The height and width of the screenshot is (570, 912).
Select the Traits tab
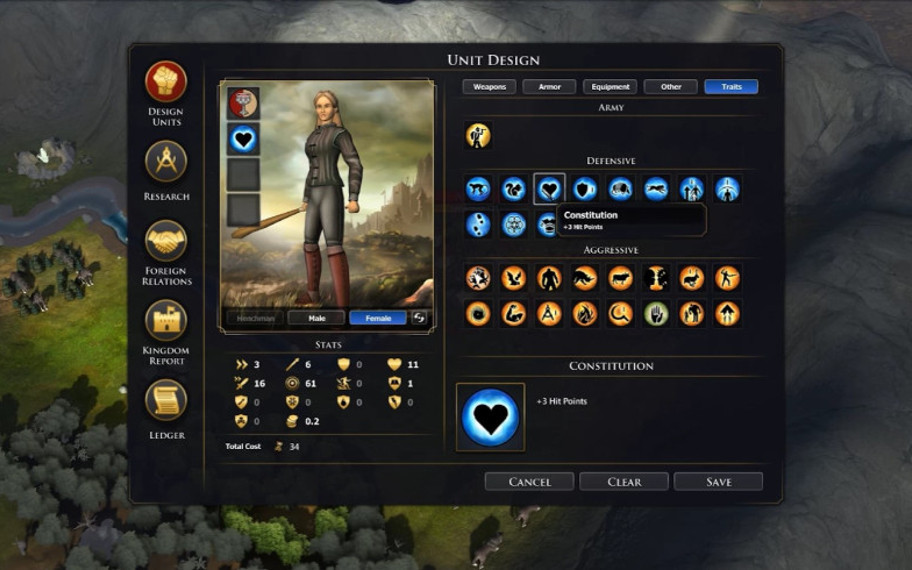(731, 87)
